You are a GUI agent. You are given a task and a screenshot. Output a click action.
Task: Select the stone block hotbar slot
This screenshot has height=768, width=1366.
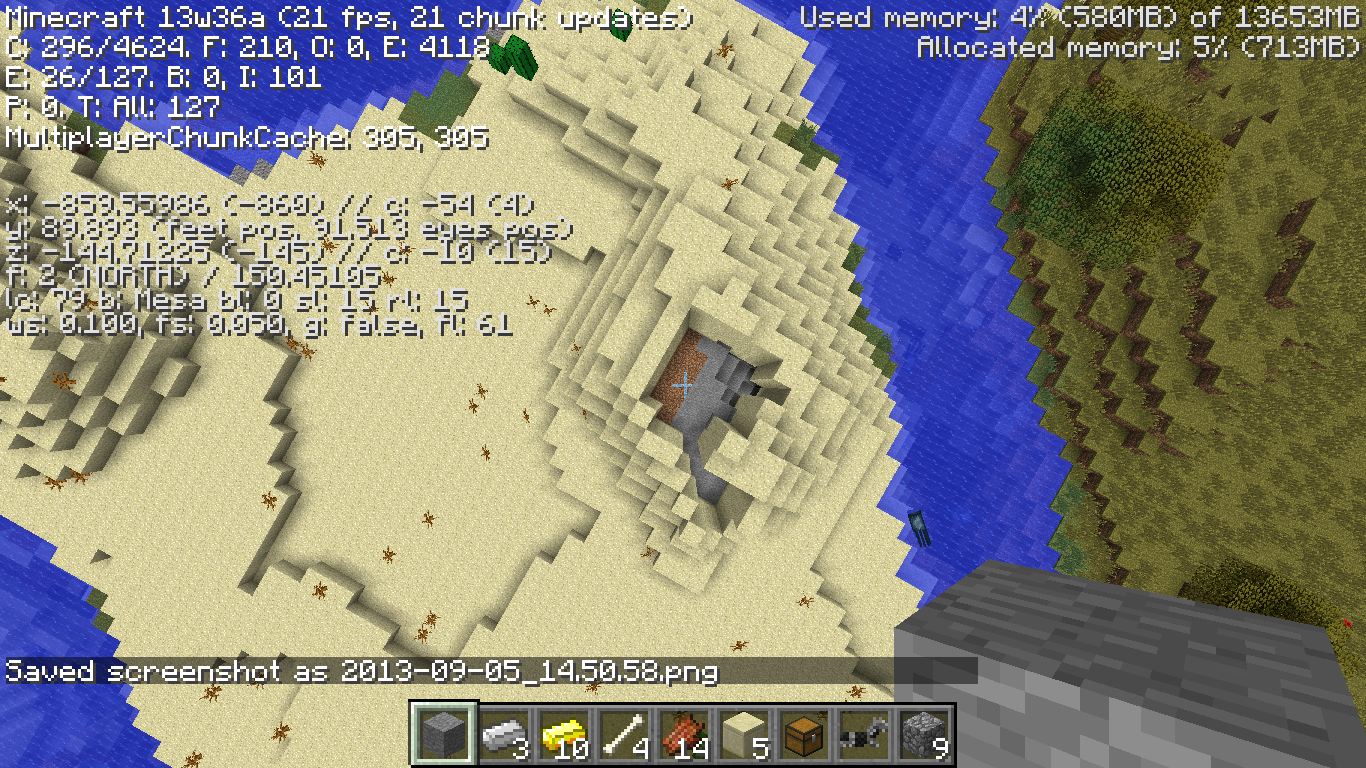pyautogui.click(x=442, y=735)
